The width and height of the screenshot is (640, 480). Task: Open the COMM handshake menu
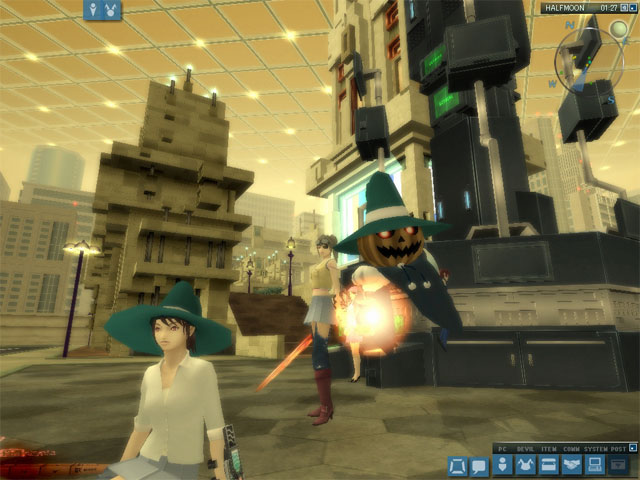(571, 465)
